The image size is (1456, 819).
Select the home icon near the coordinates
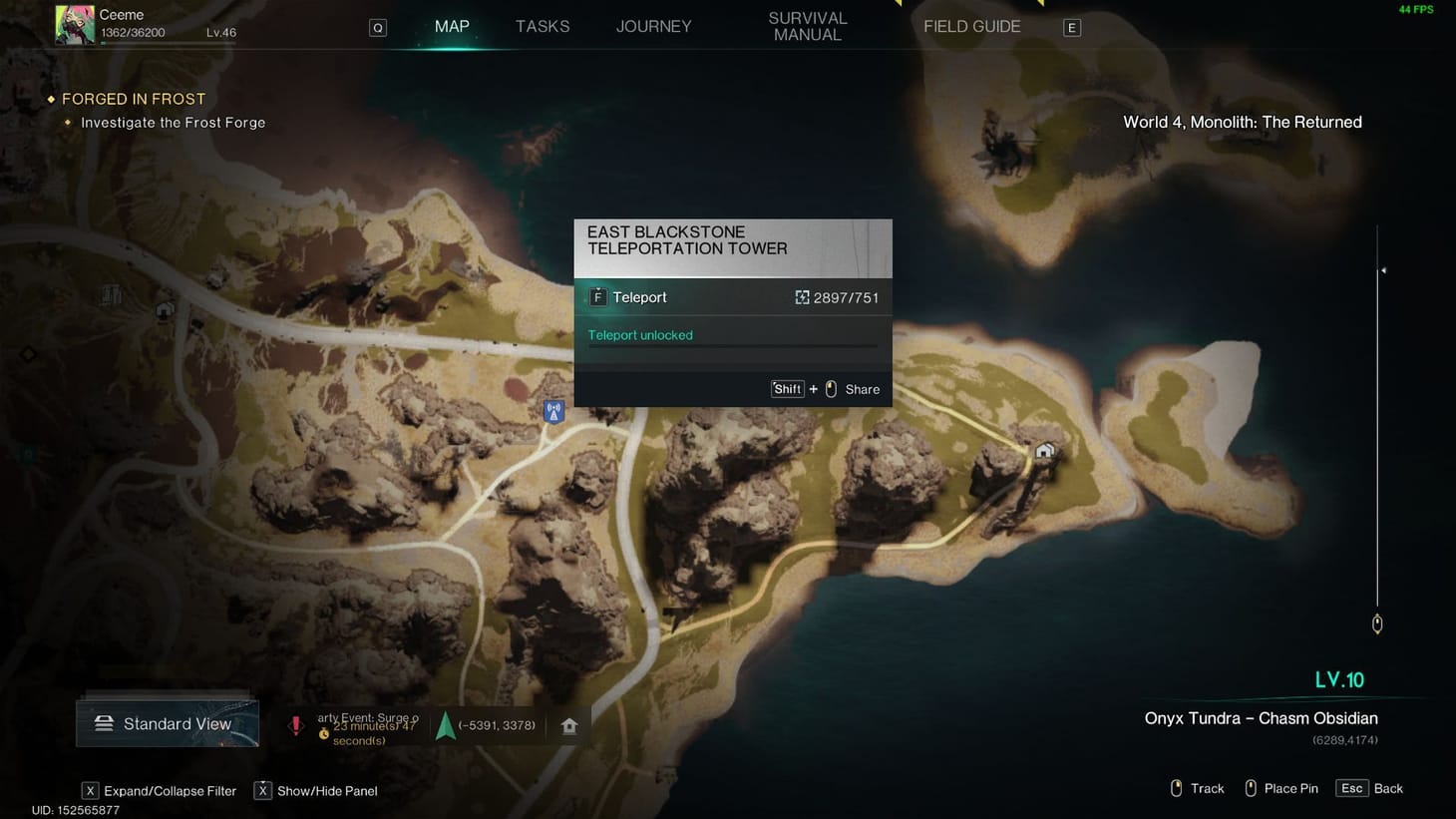[x=568, y=725]
